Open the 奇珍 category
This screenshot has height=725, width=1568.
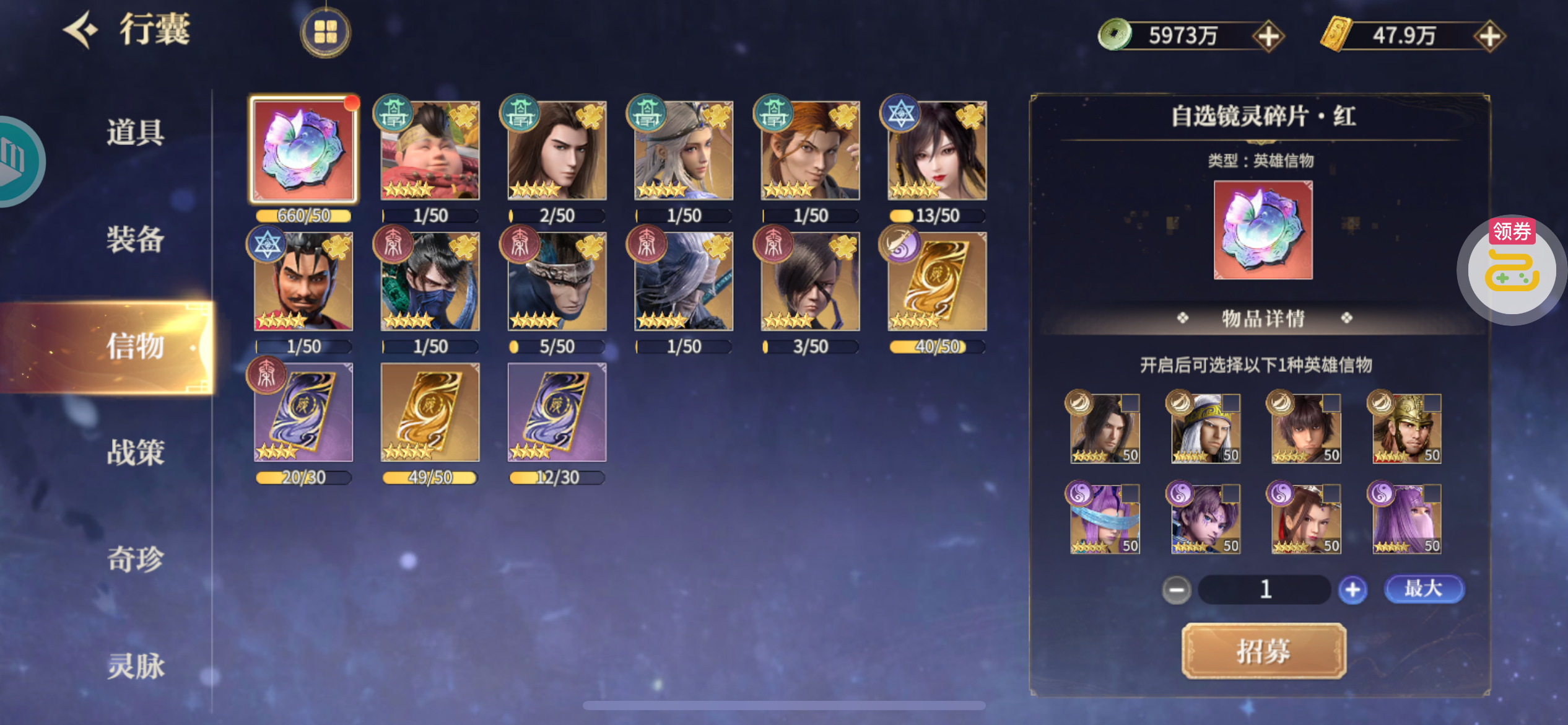pos(135,559)
